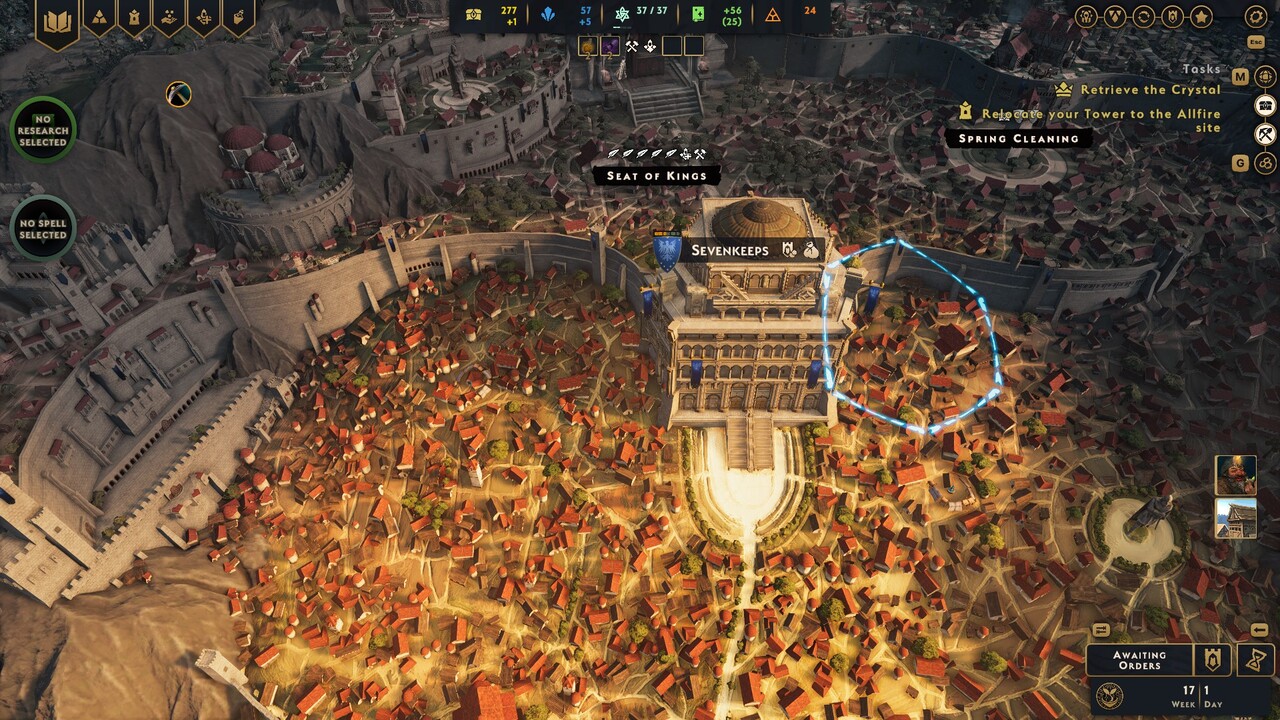Select the pickaxe and shovel side button
The height and width of the screenshot is (720, 1280).
click(1266, 134)
